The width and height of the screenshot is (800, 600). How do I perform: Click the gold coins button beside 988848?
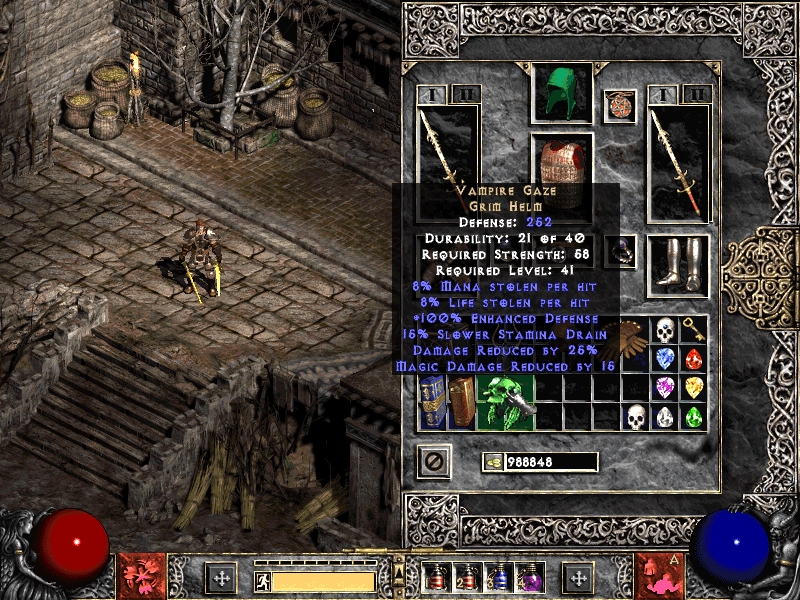[493, 461]
